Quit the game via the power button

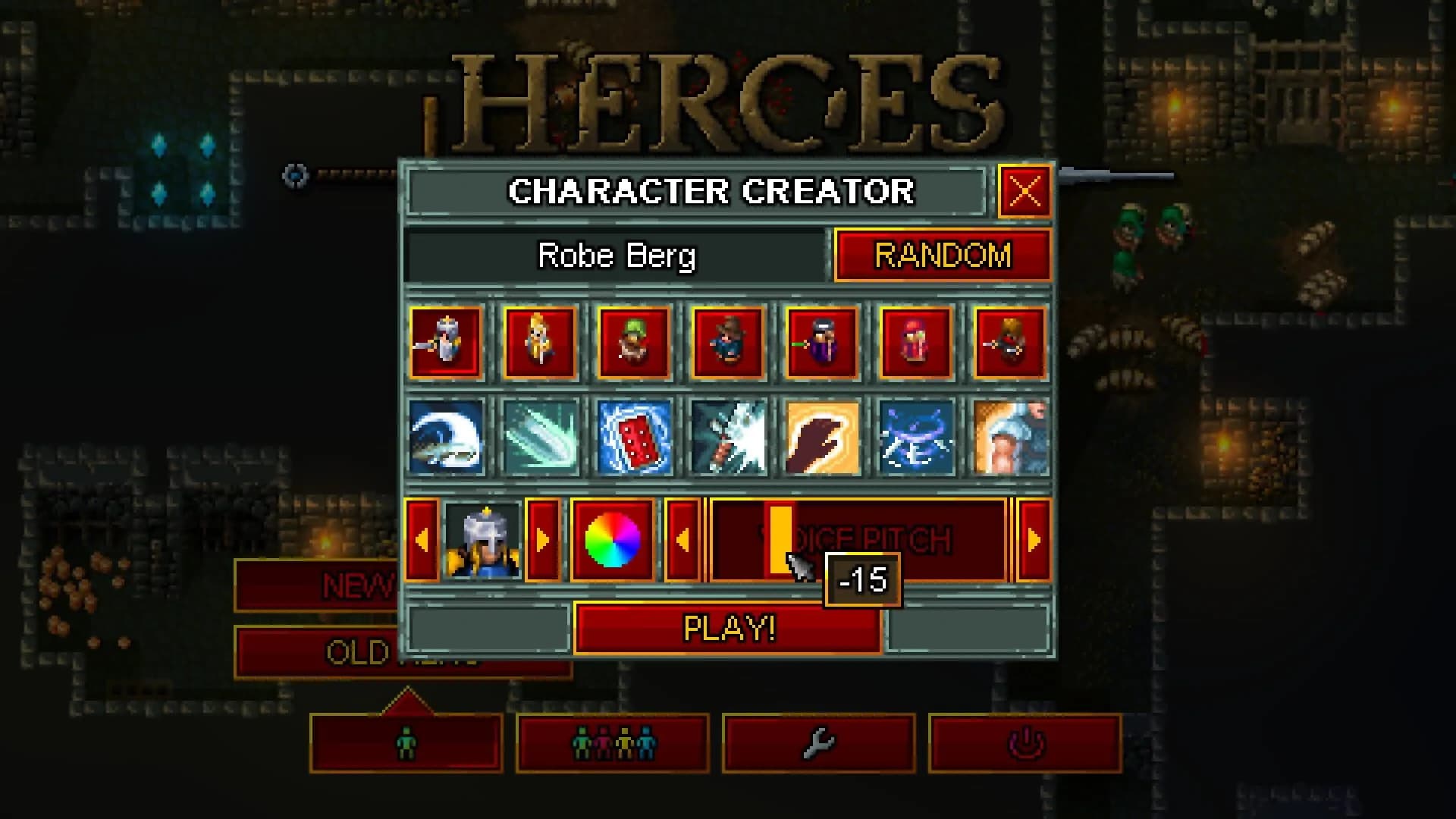tap(1028, 744)
